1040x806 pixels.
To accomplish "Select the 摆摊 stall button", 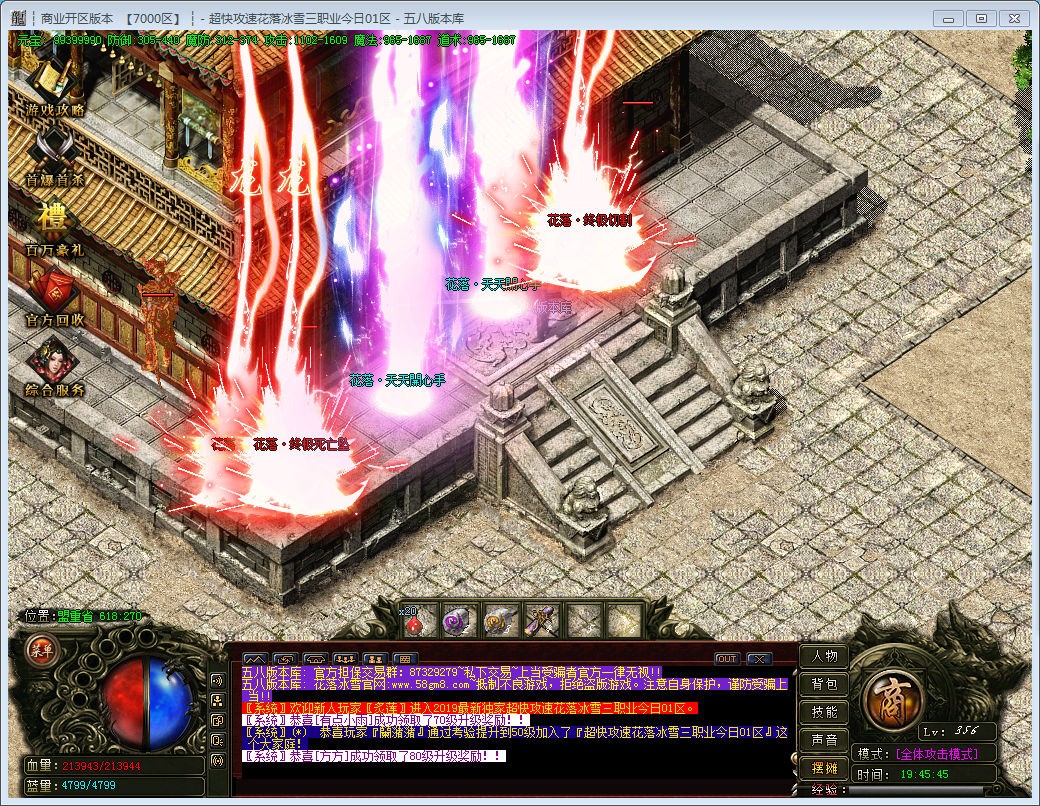I will pos(824,769).
